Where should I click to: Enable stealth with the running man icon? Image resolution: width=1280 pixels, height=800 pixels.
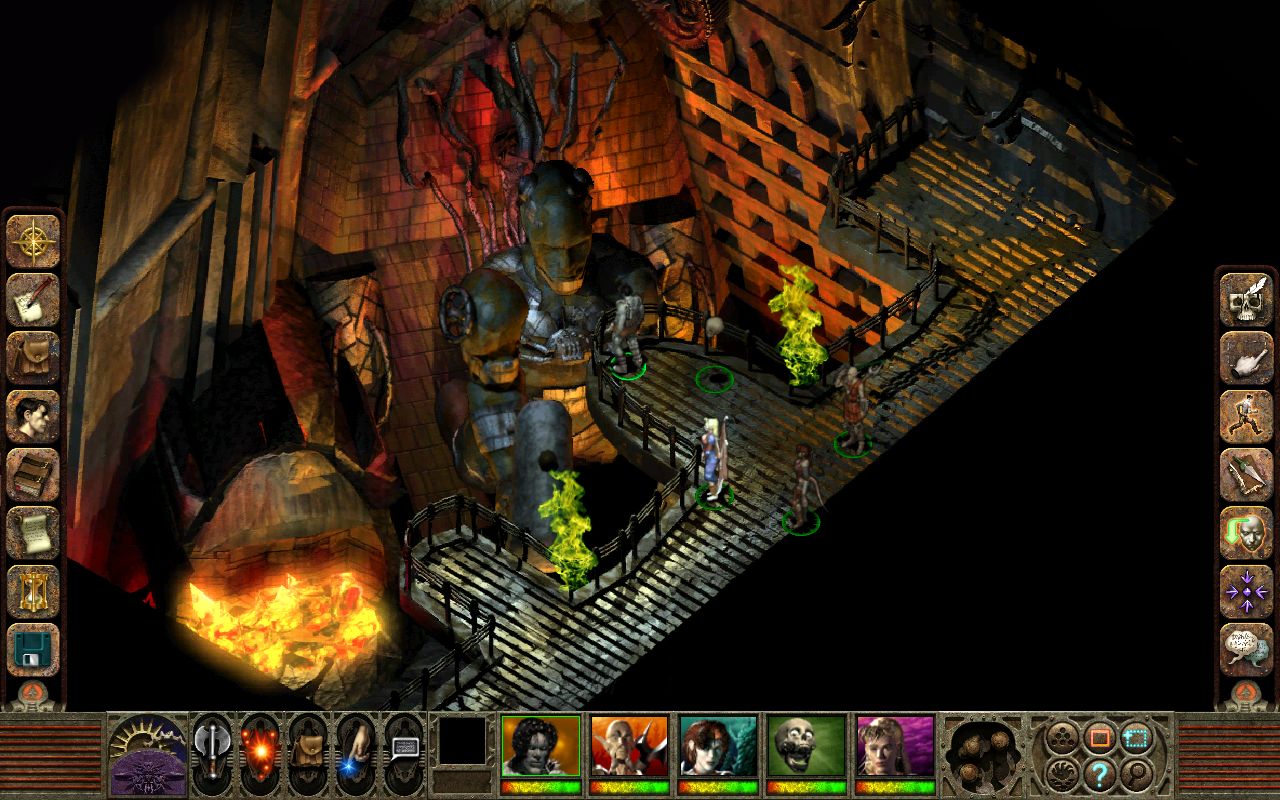click(1243, 417)
